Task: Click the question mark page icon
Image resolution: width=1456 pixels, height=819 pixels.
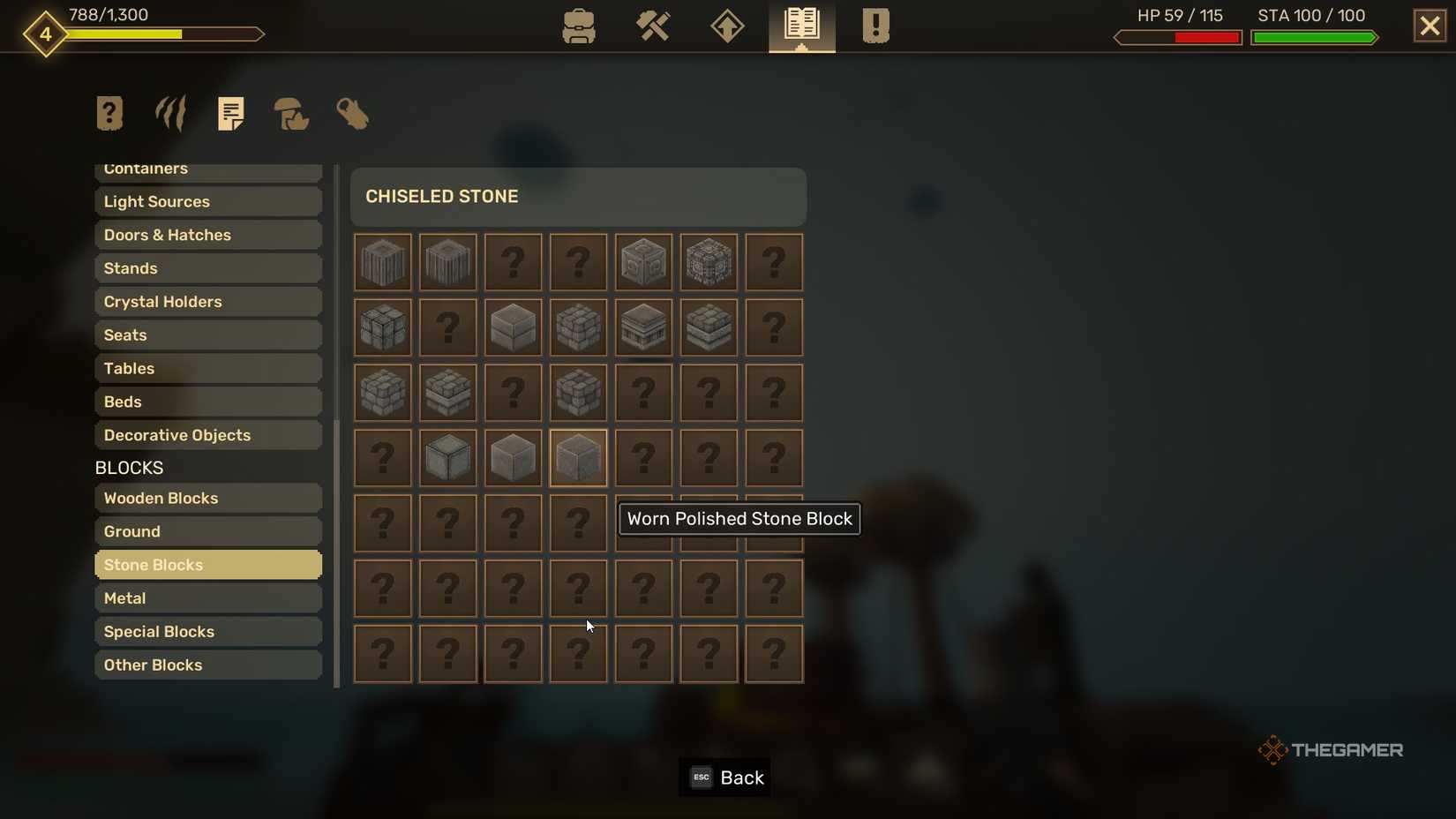Action: pos(109,113)
